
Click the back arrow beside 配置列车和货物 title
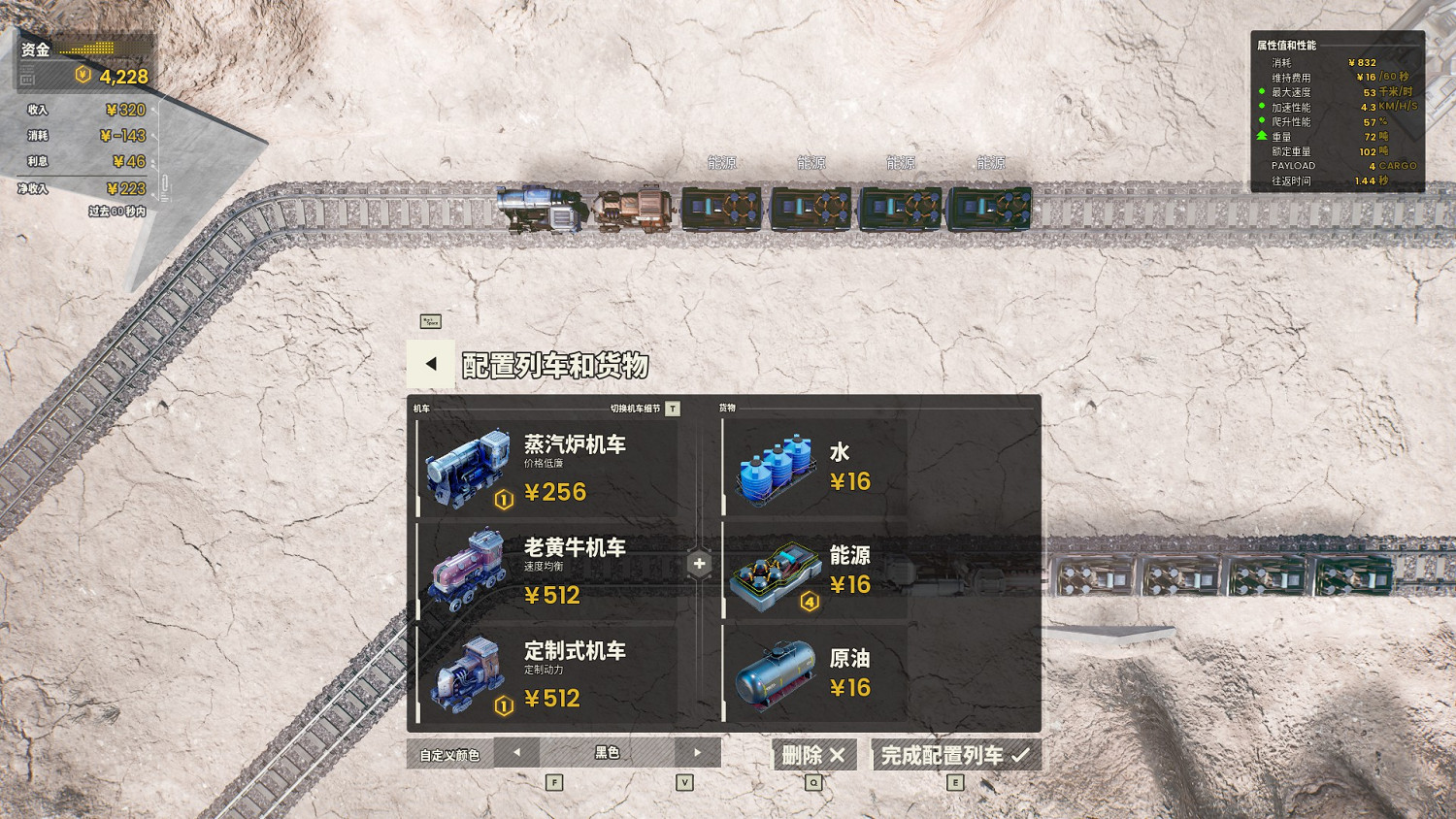click(429, 365)
